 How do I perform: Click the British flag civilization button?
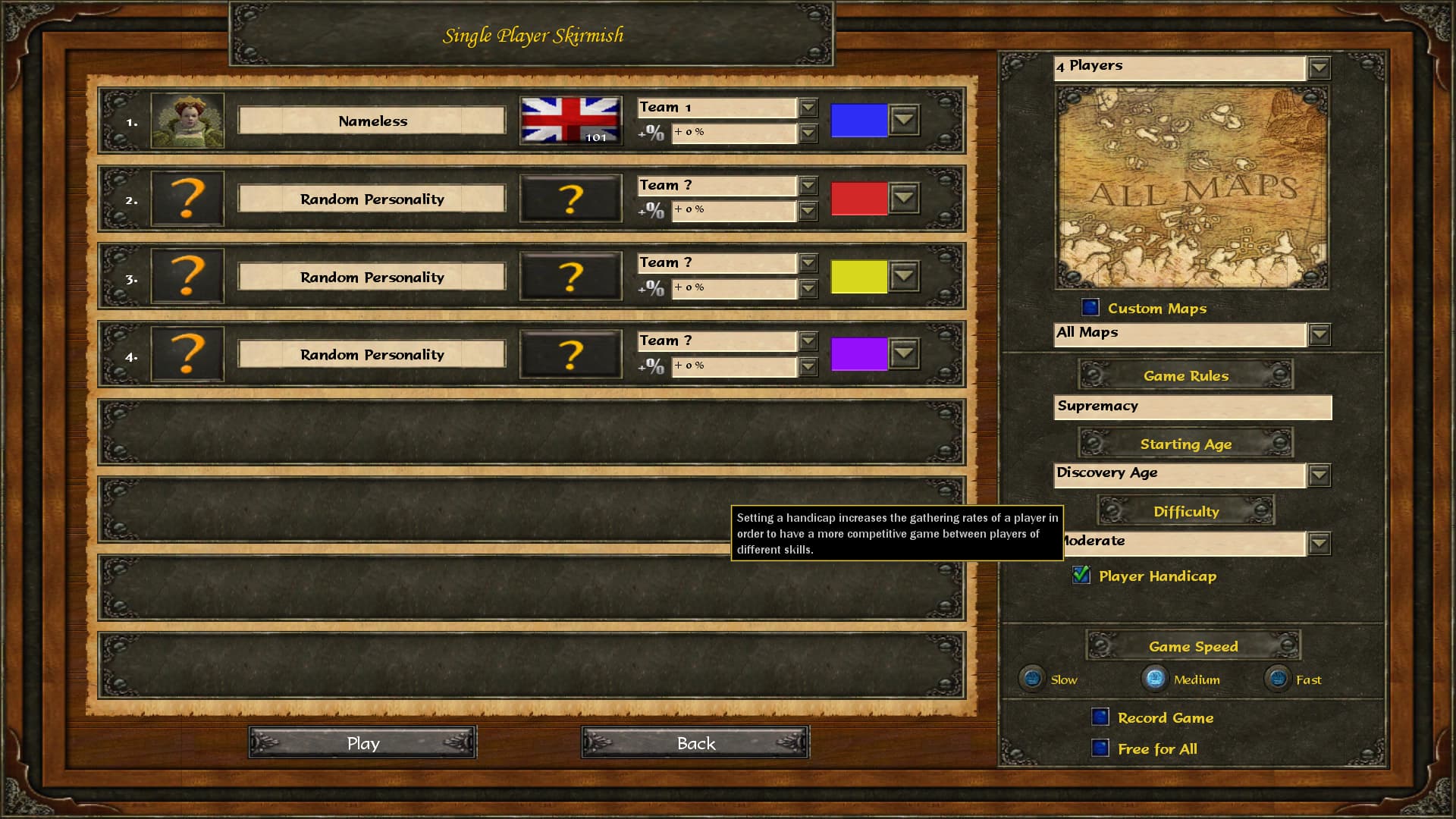570,120
